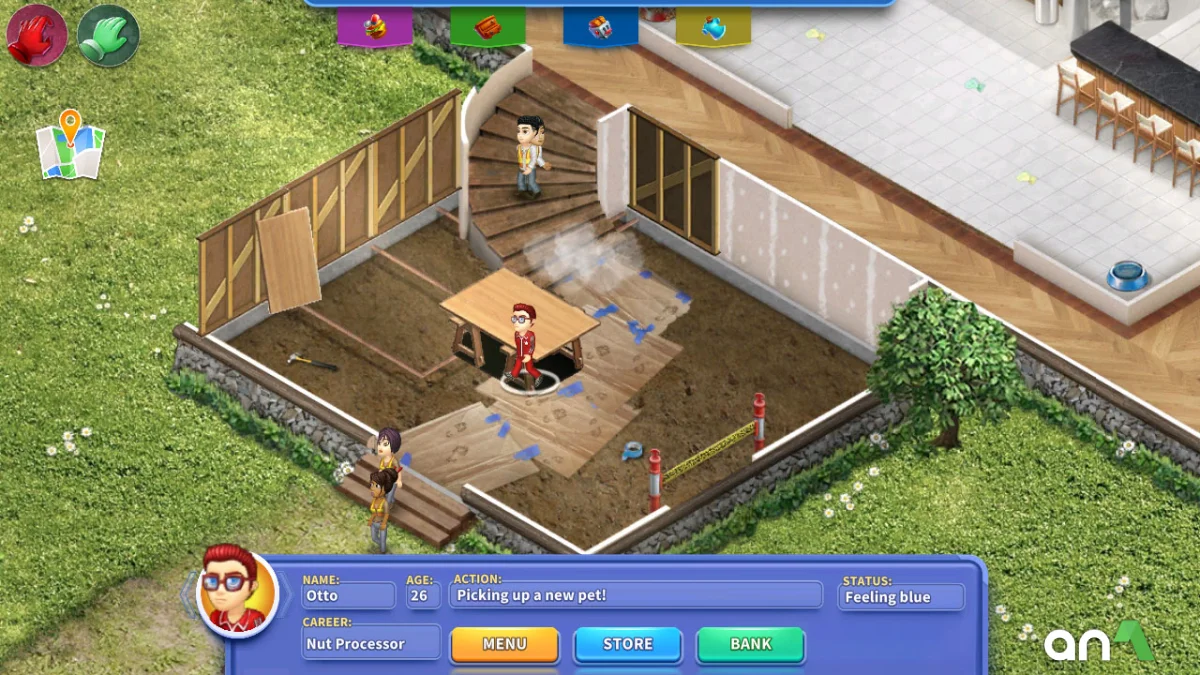Open the blue toaster banner tab
The width and height of the screenshot is (1200, 675).
click(600, 27)
